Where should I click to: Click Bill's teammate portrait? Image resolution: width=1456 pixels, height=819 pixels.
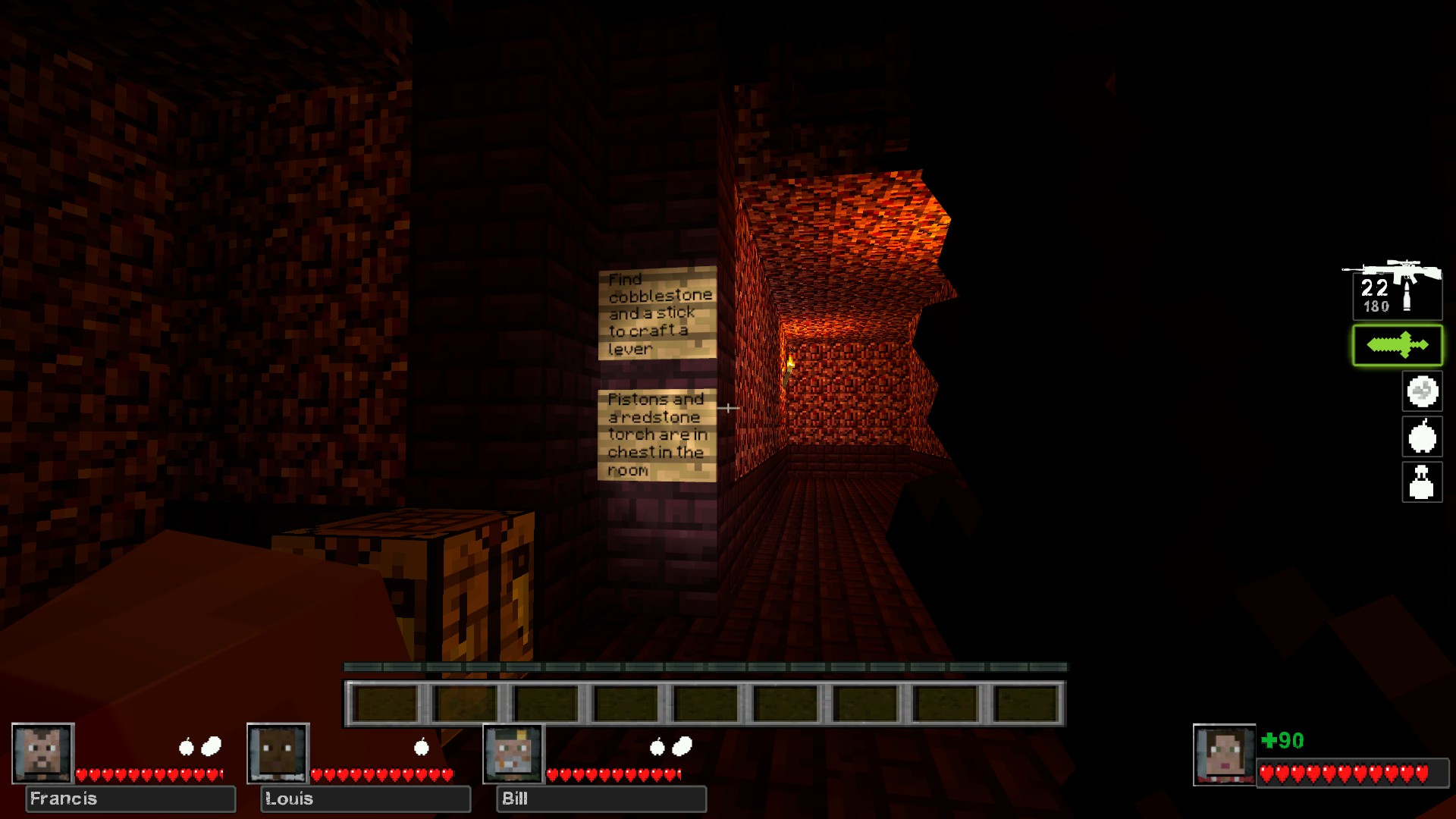pos(514,753)
